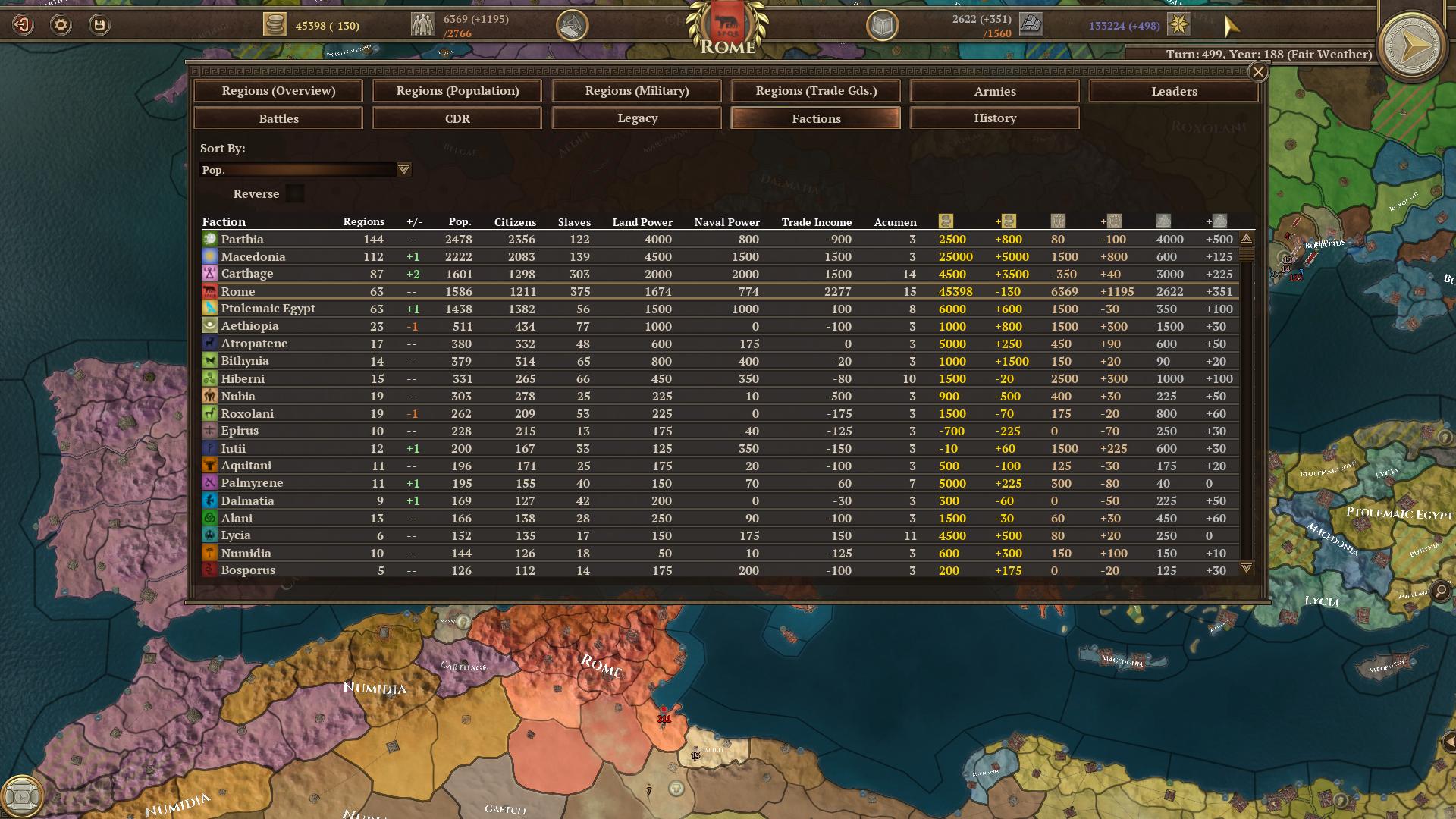This screenshot has height=819, width=1456.
Task: View the Leaders tab
Action: [x=1174, y=91]
